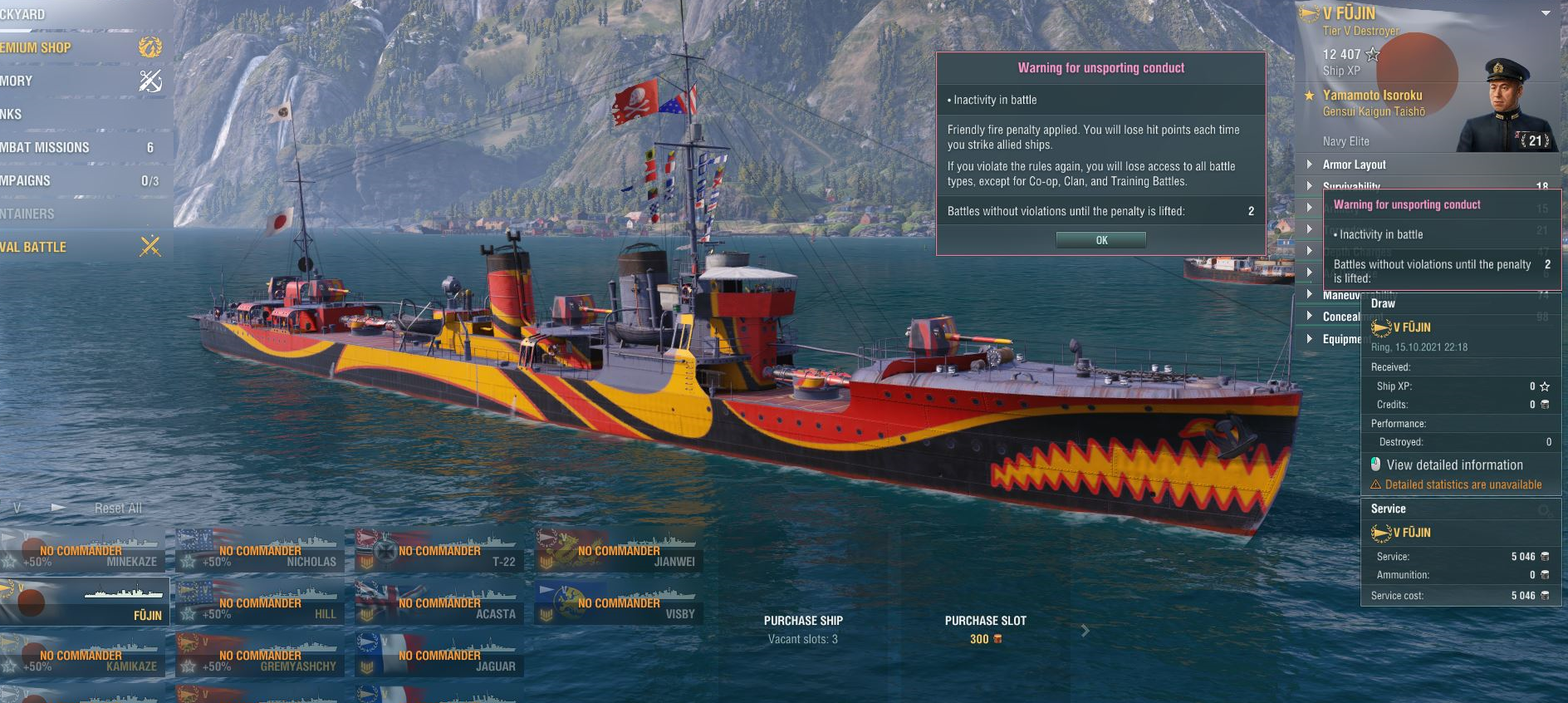This screenshot has width=1568, height=703.
Task: Buy a new slot for 300 doubloons
Action: tap(985, 629)
